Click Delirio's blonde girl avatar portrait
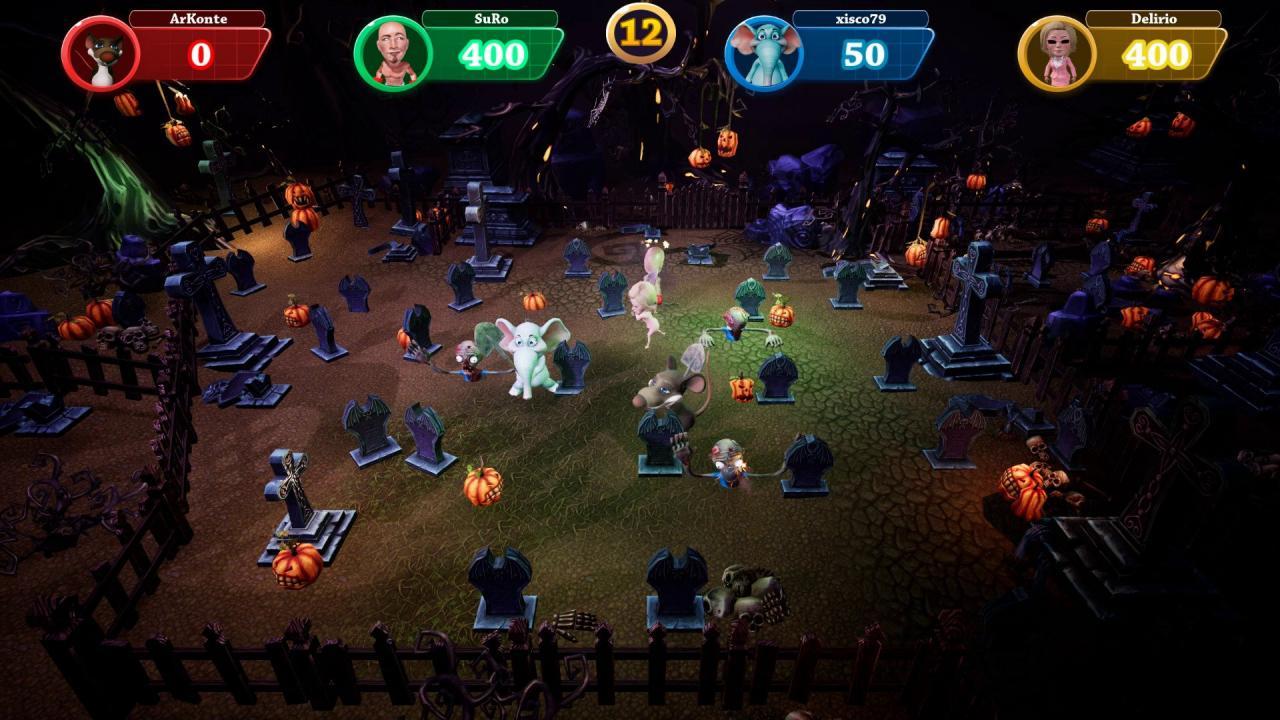This screenshot has width=1280, height=720. pos(1056,53)
